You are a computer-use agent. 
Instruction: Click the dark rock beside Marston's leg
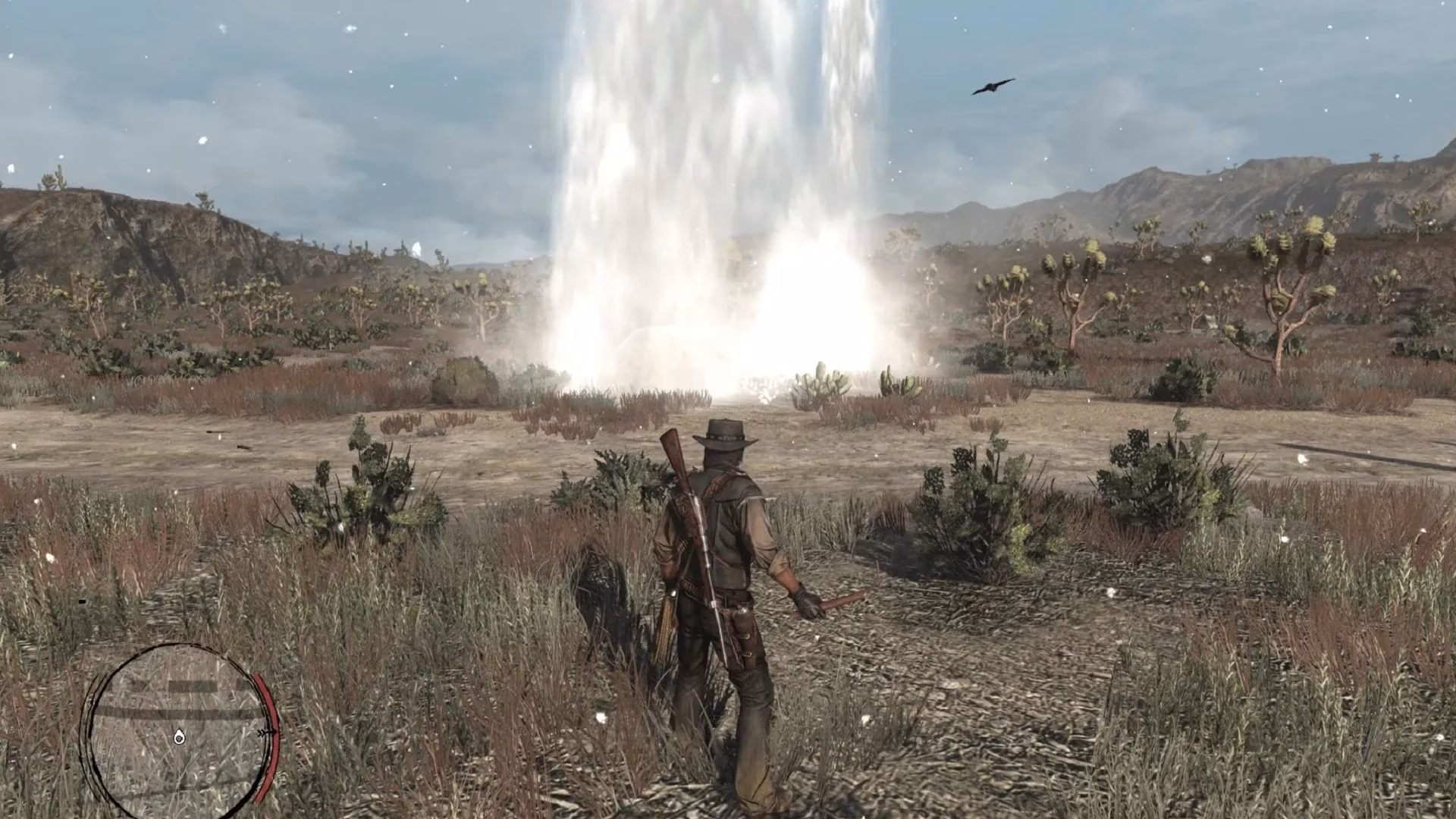click(x=604, y=592)
